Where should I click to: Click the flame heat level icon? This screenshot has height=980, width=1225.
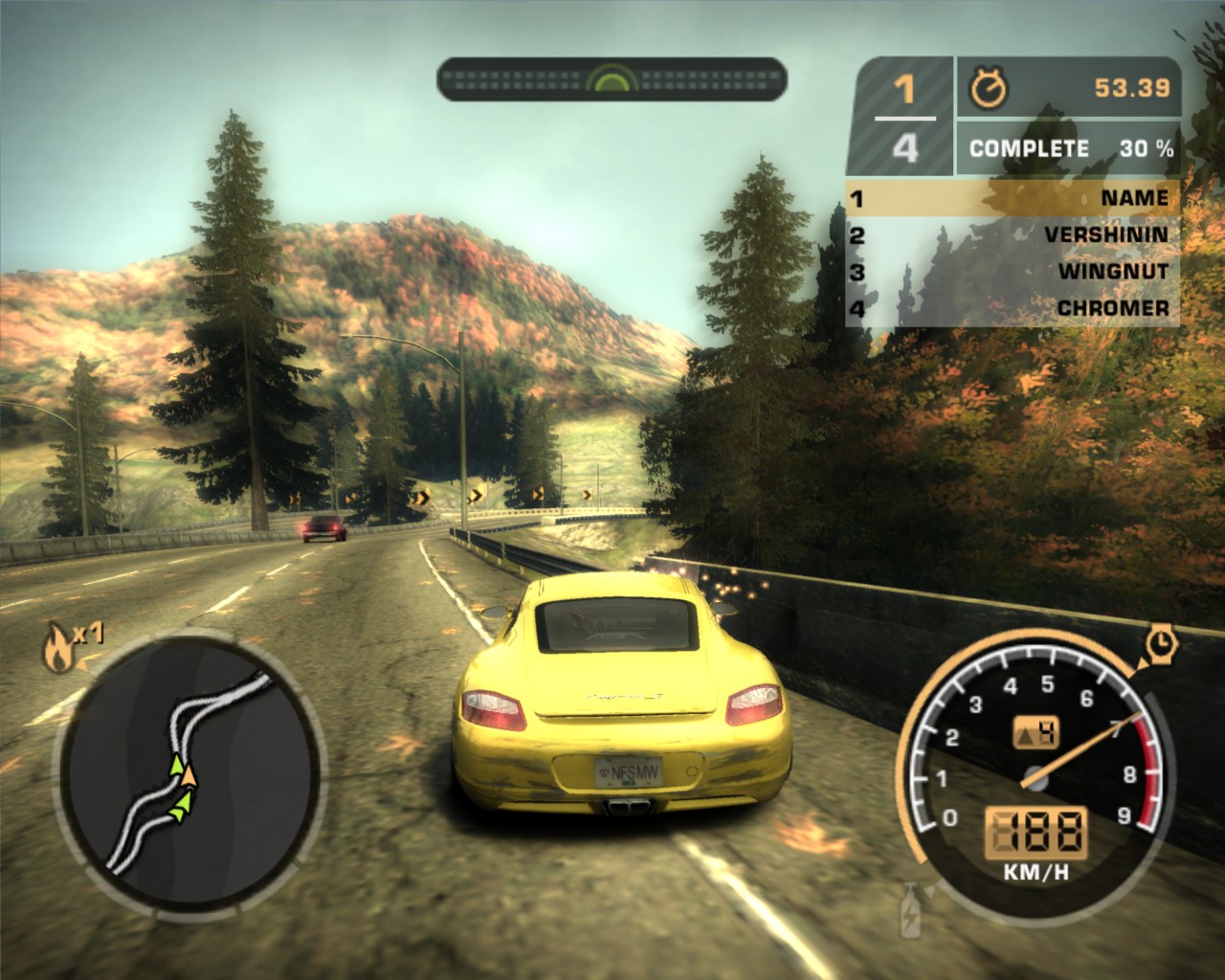56,648
